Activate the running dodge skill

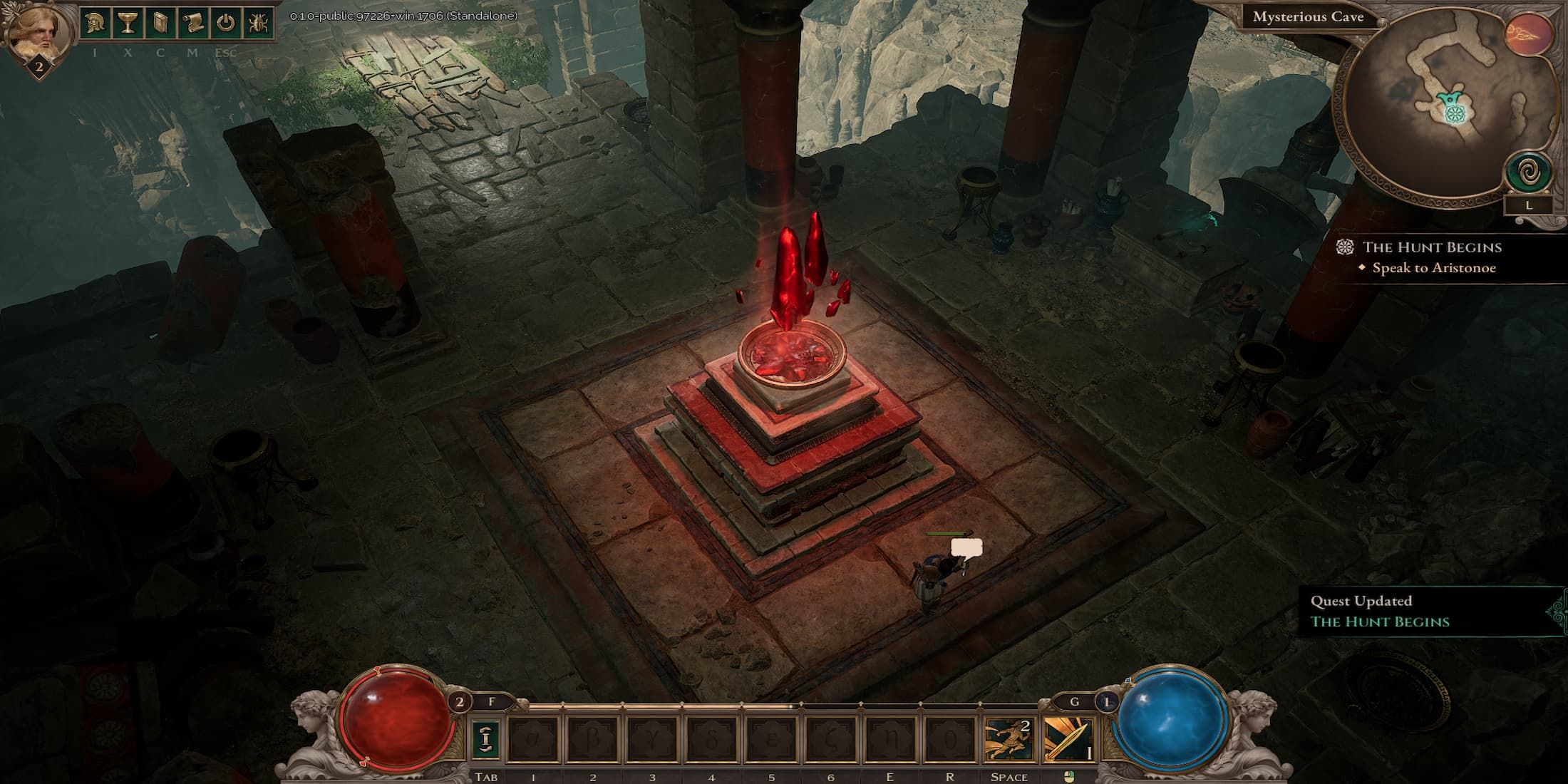point(1009,739)
